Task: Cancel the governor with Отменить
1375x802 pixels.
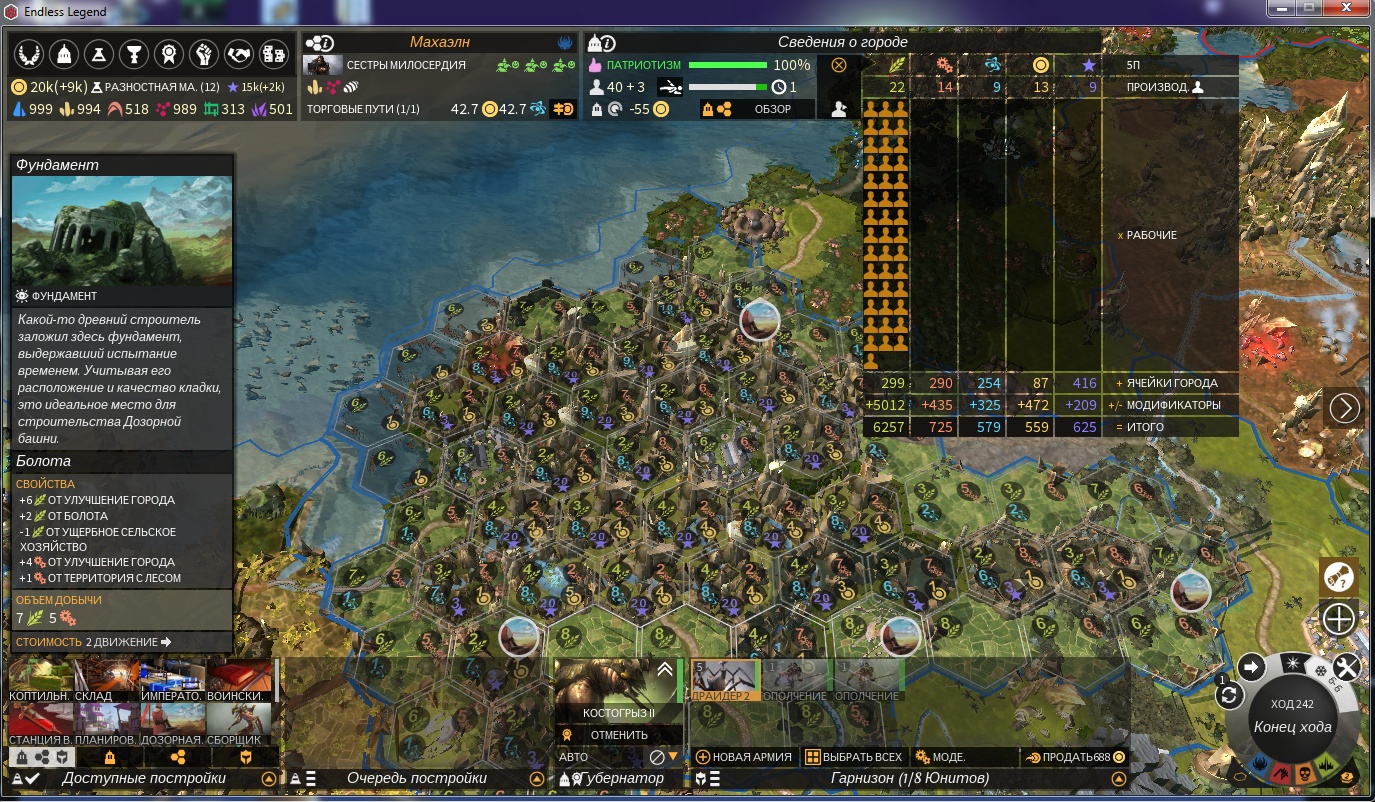Action: pos(619,735)
